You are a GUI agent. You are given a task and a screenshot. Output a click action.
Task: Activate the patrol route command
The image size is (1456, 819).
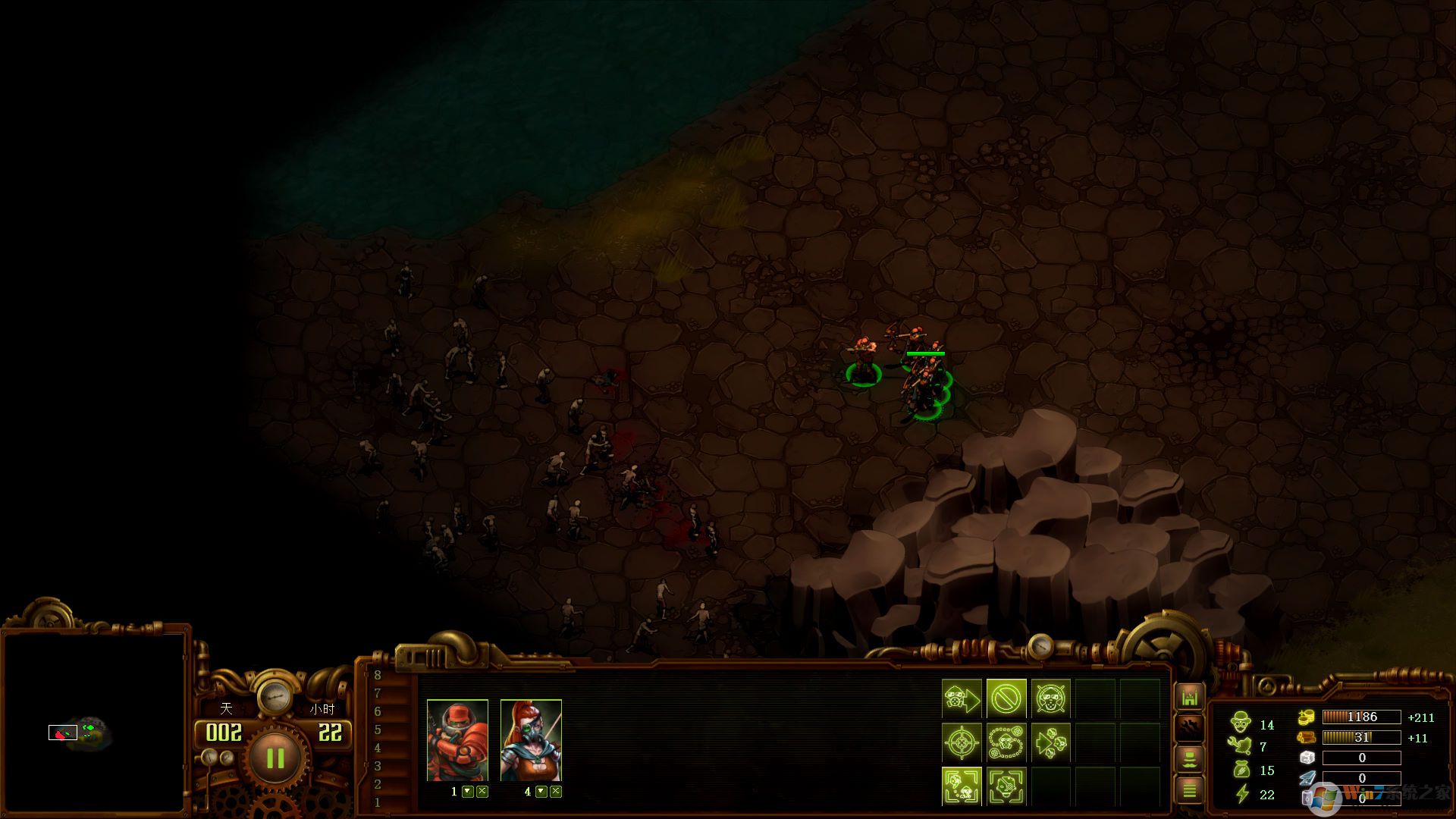tap(1006, 742)
